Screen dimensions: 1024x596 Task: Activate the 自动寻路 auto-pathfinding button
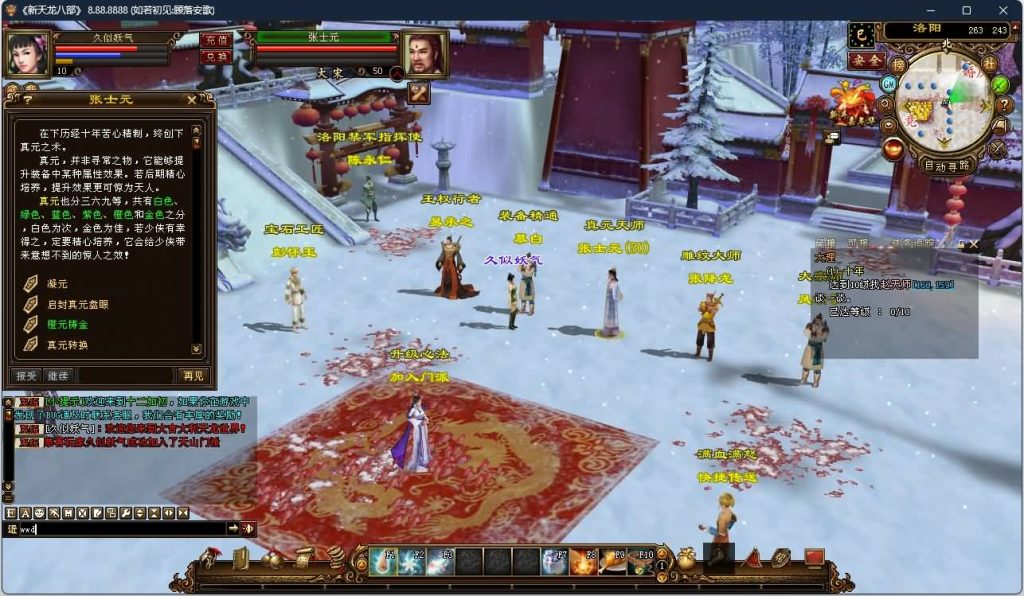946,166
